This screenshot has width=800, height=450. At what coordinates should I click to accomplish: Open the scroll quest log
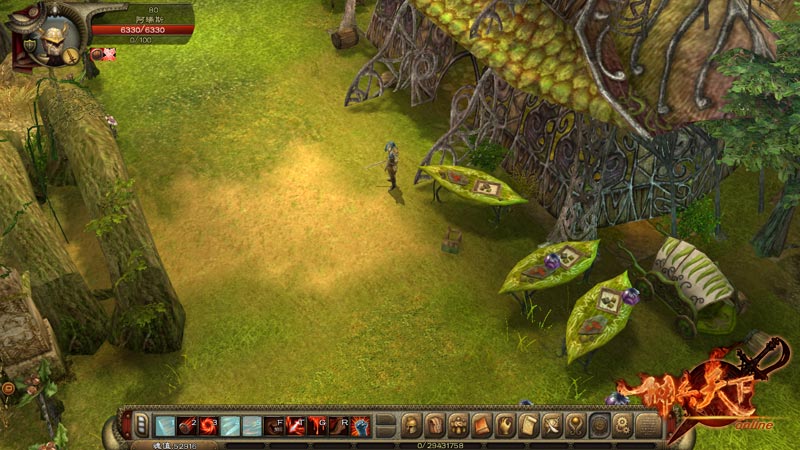coord(529,424)
